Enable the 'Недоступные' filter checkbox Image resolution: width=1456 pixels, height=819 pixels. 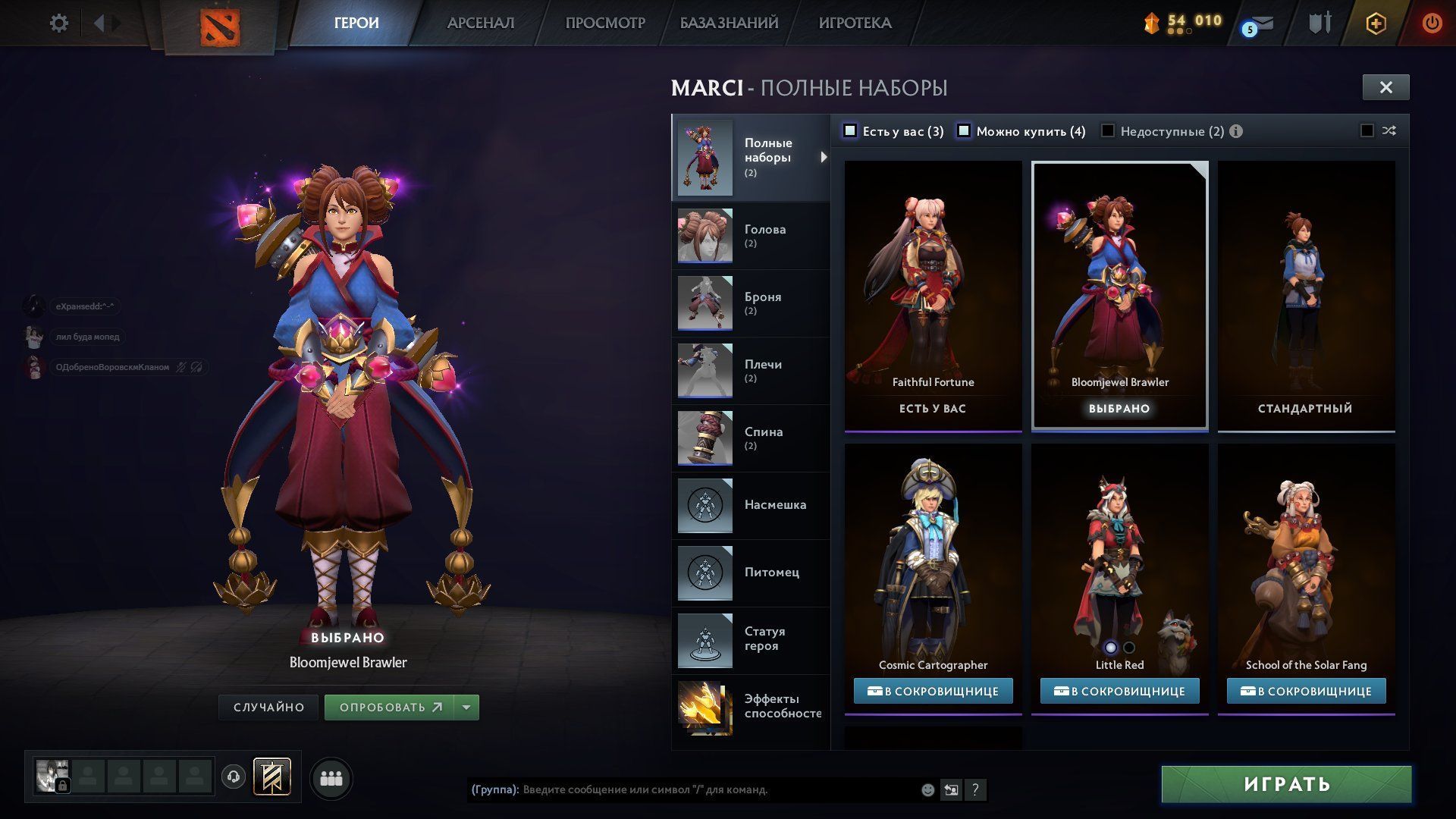1108,131
